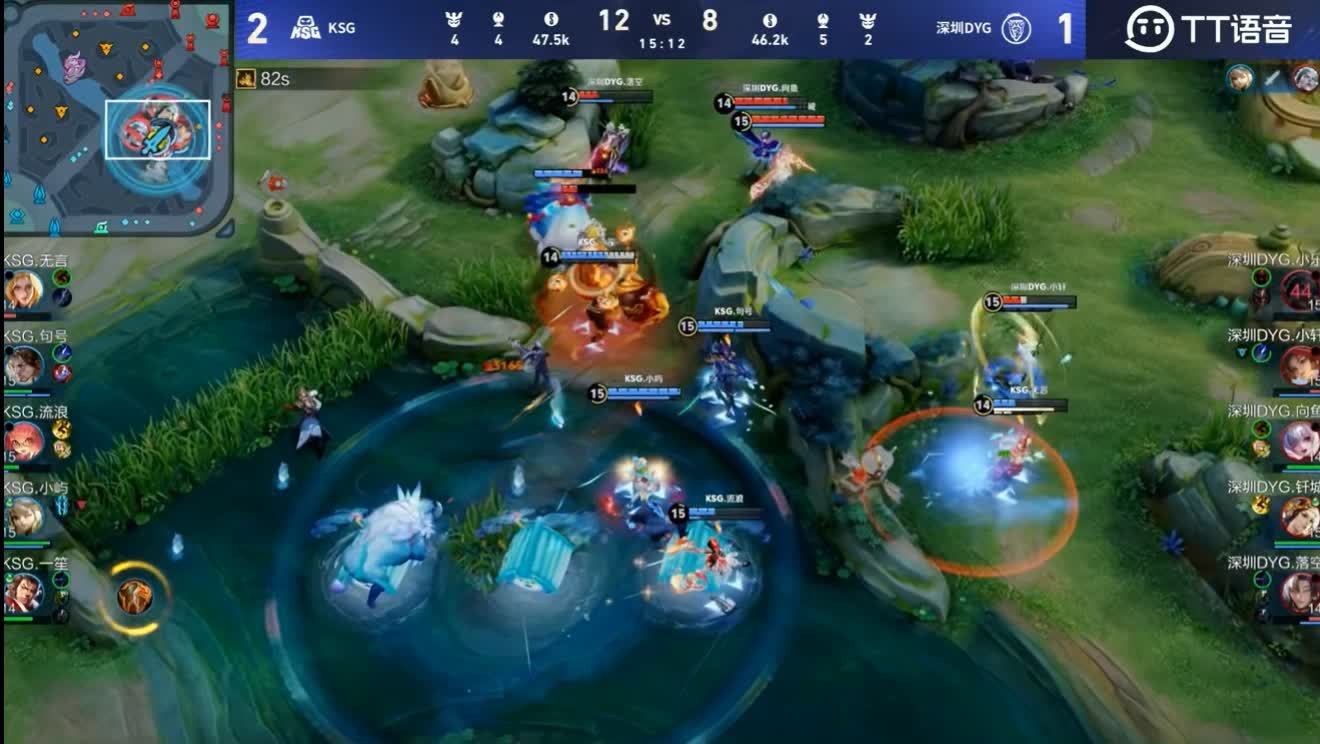This screenshot has width=1320, height=744.
Task: Select KSG.一笙 player portrait
Action: coord(23,592)
